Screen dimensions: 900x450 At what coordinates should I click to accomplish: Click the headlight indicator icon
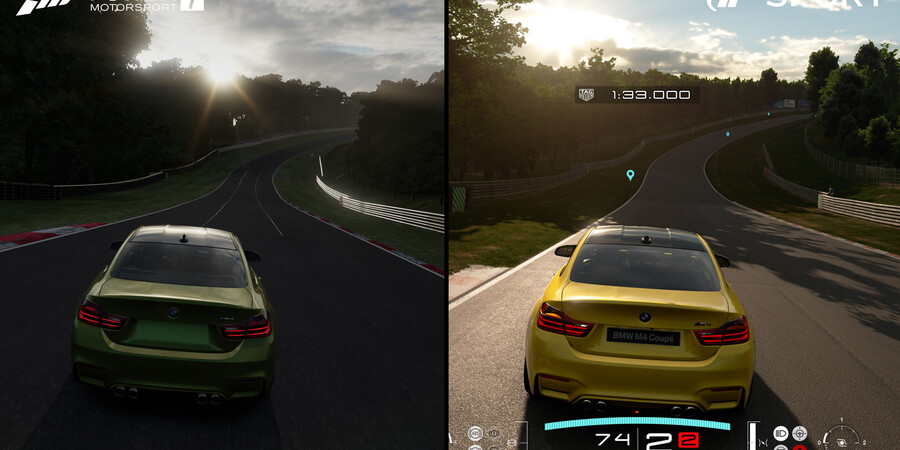781,433
